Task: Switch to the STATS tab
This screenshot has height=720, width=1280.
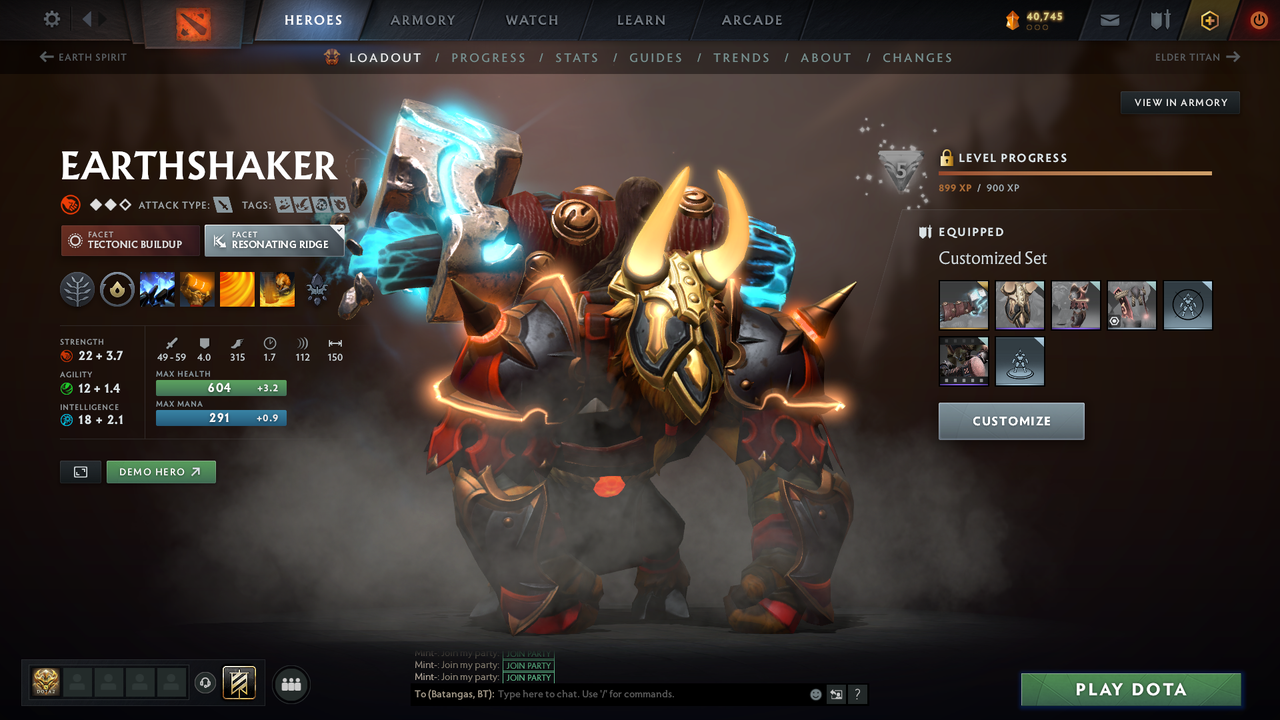Action: [577, 57]
